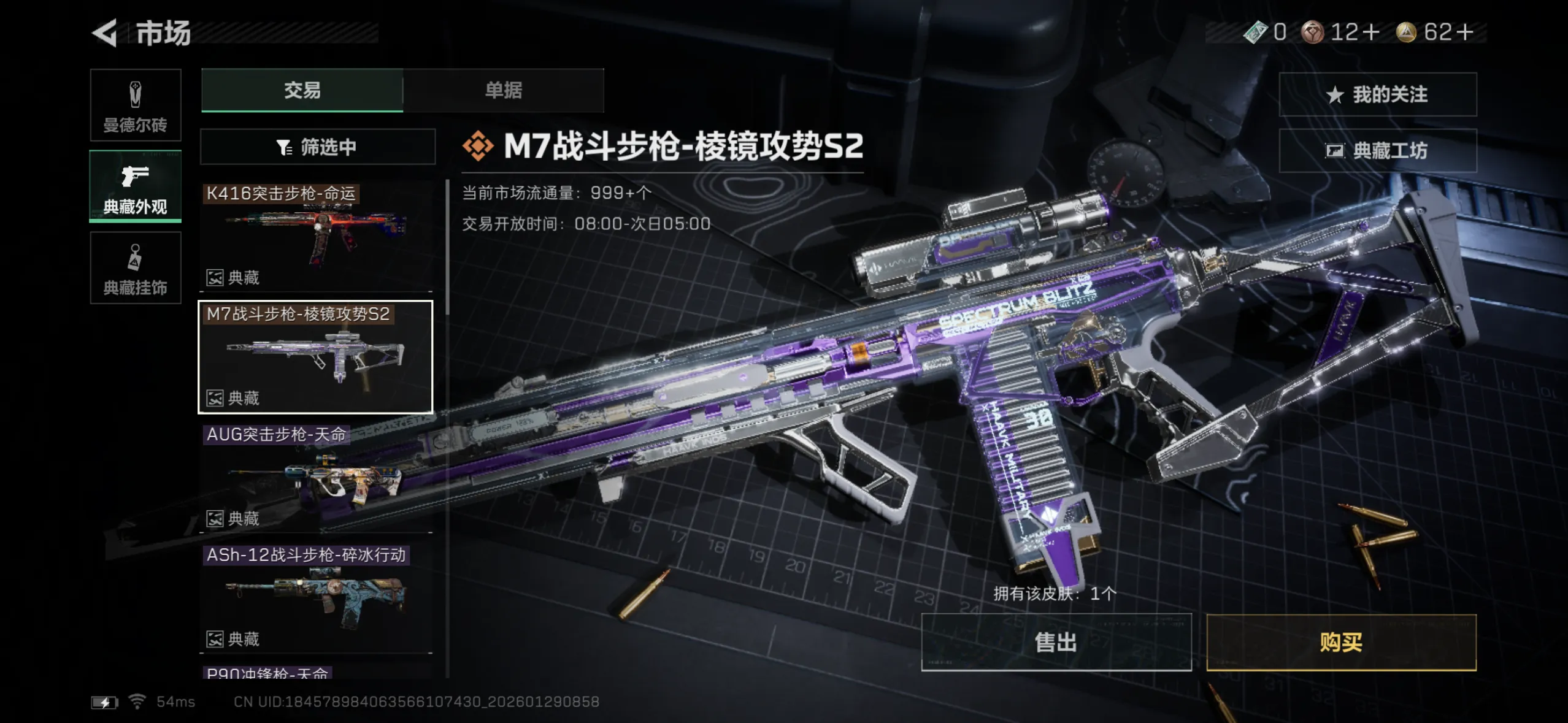Click the 售出 sell button
Screen dimensions: 1568x723
pyautogui.click(x=1056, y=642)
